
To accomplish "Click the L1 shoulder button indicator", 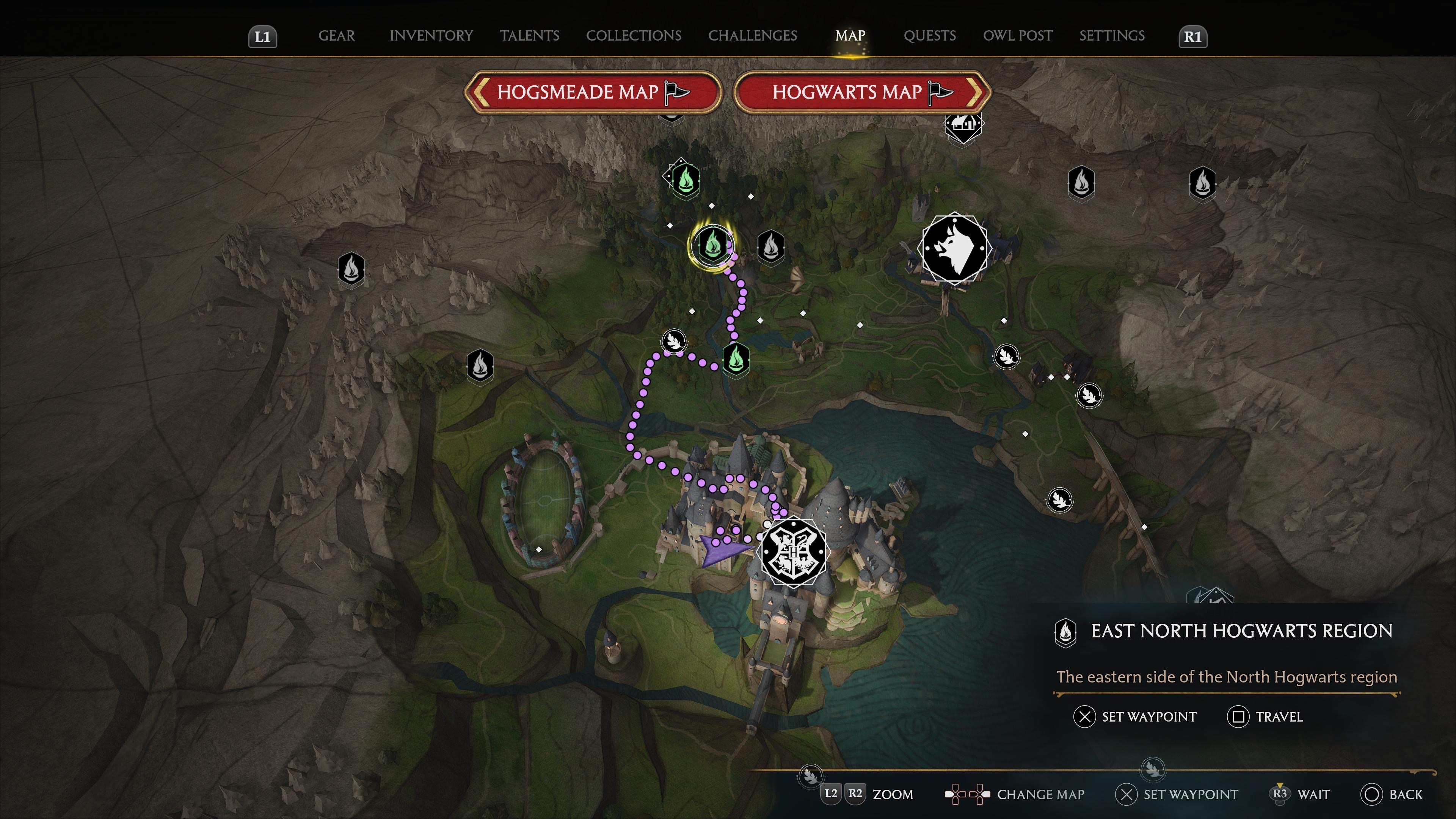I will tap(262, 36).
